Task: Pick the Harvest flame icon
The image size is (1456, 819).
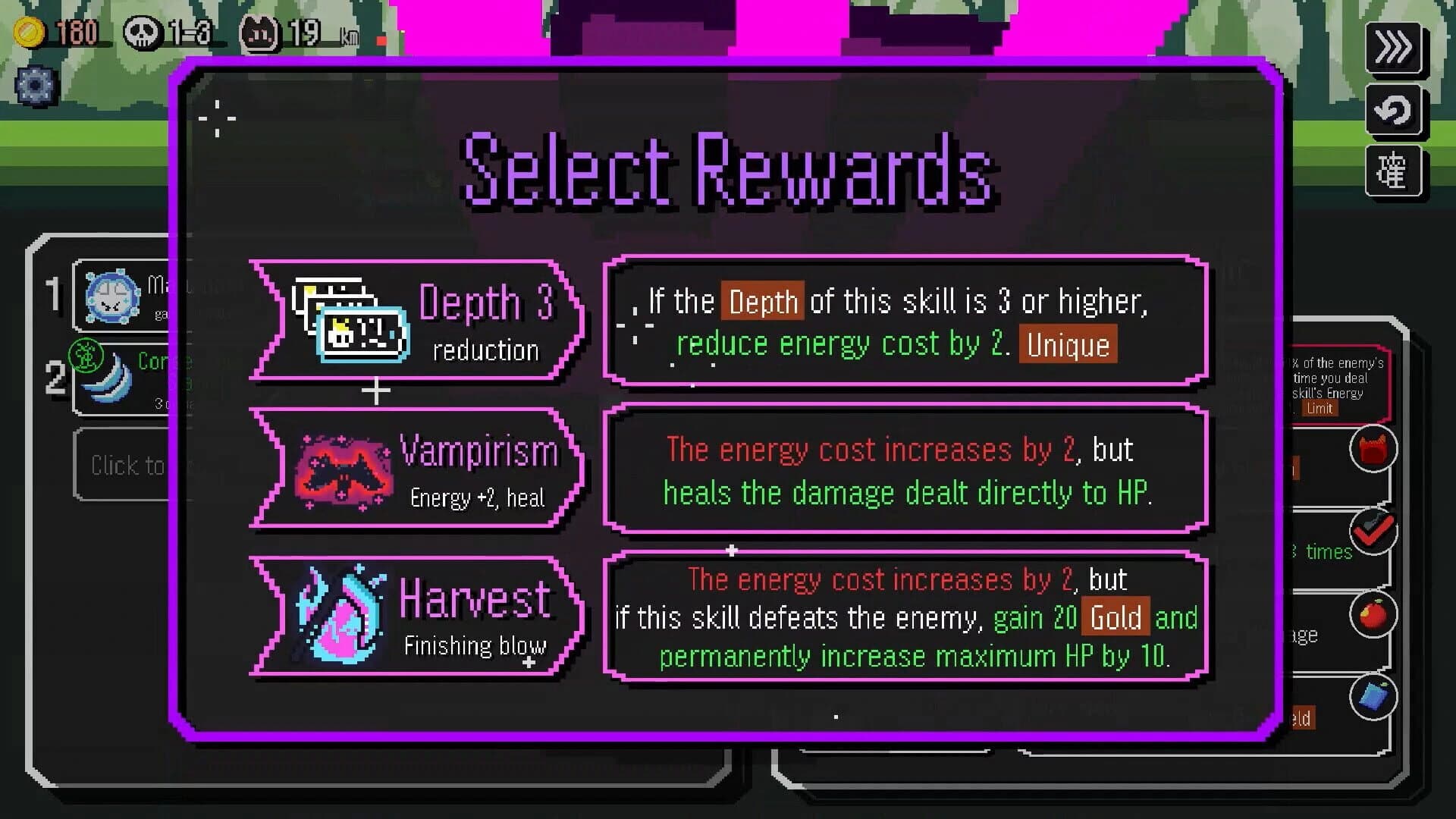Action: click(x=341, y=614)
